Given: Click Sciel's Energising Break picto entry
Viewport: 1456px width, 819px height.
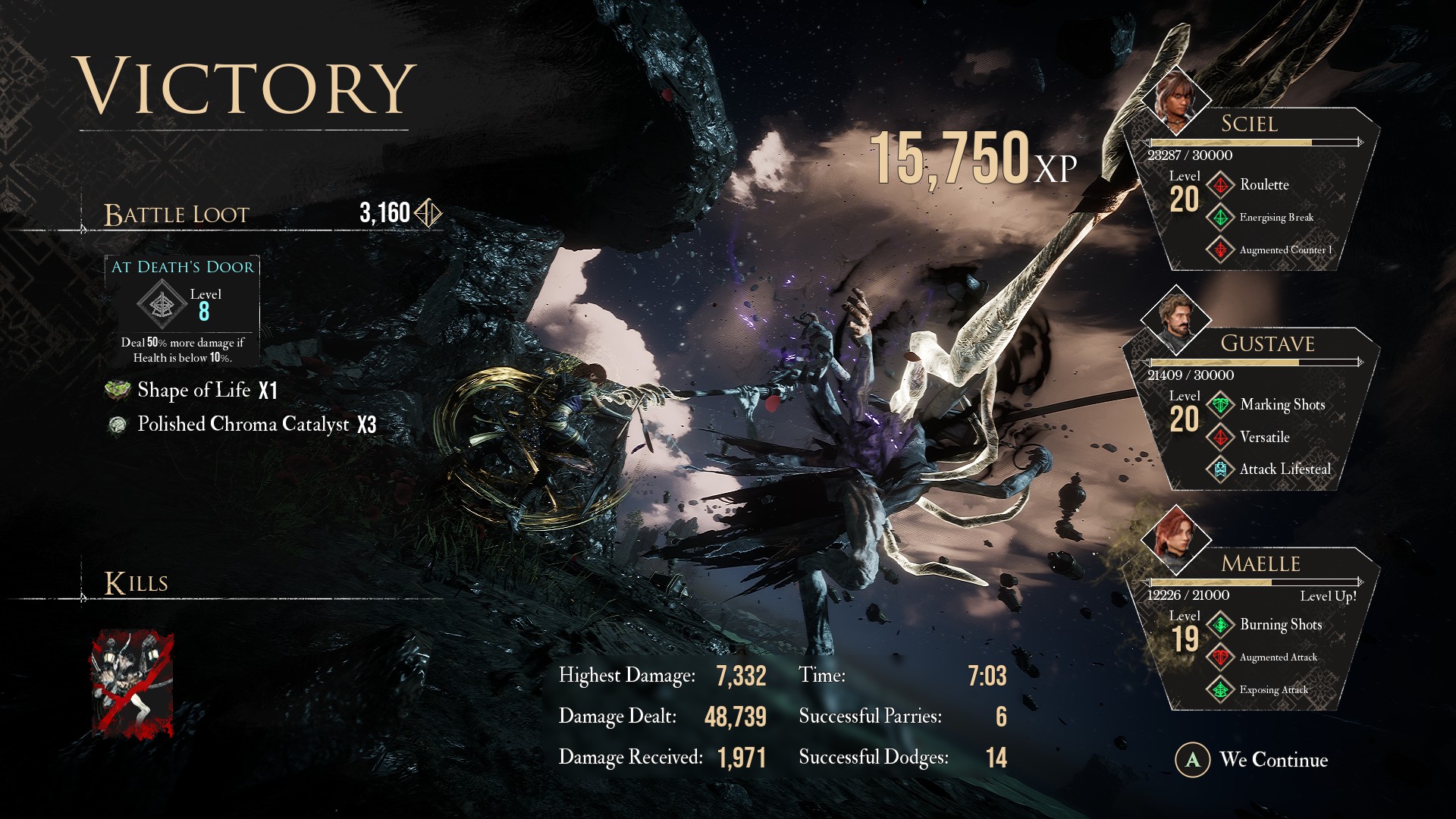Looking at the screenshot, I should [1276, 218].
